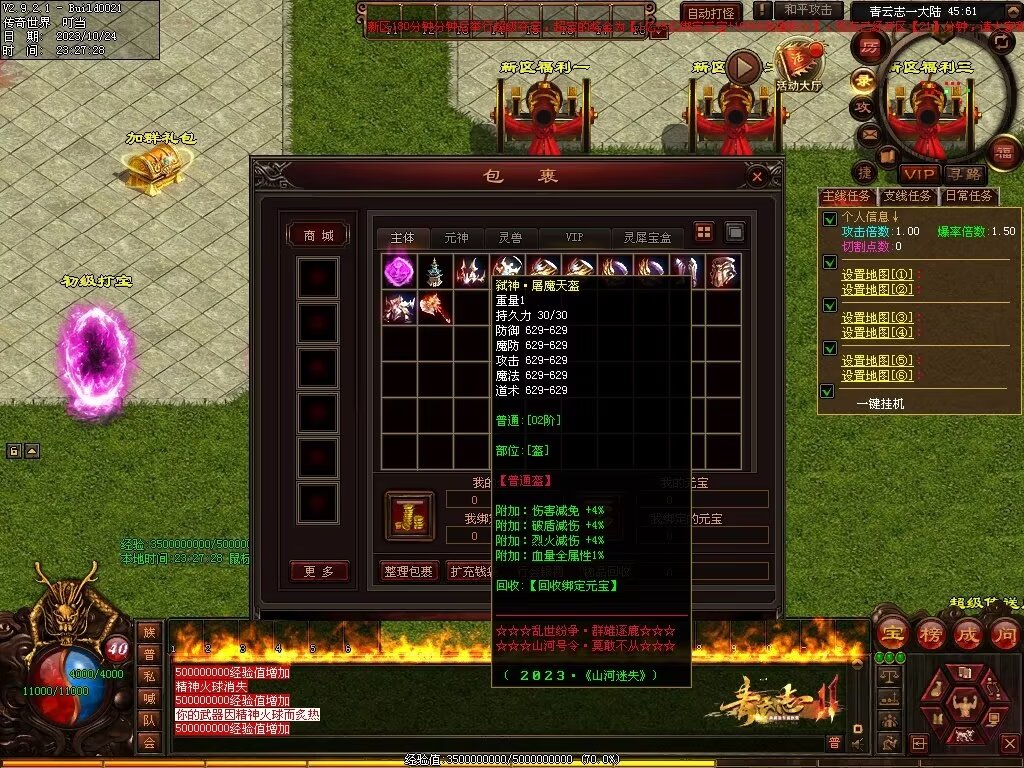Select the pagoda tower item slot
The width and height of the screenshot is (1024, 768).
(x=435, y=271)
